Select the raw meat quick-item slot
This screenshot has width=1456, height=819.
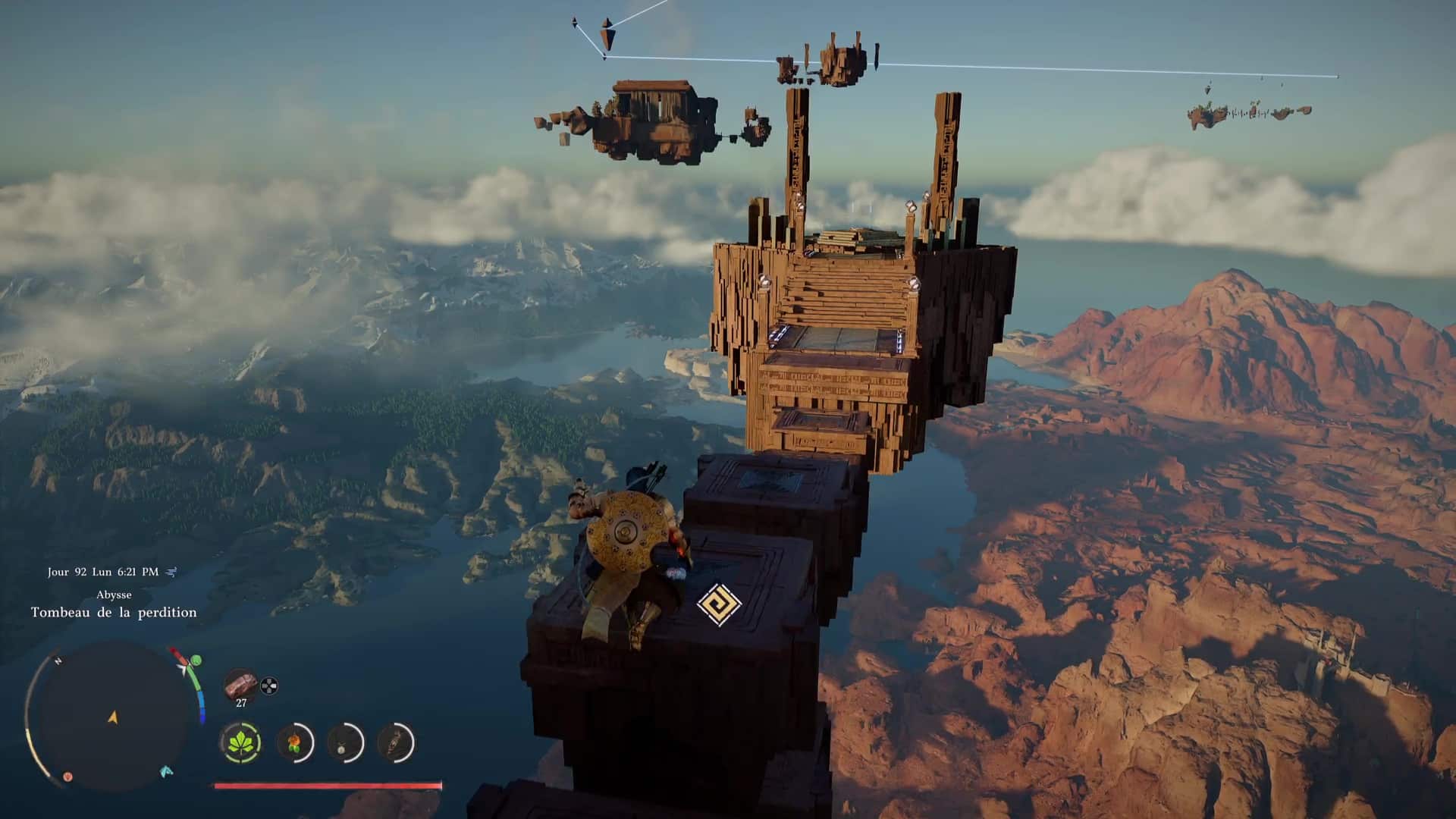[x=240, y=685]
